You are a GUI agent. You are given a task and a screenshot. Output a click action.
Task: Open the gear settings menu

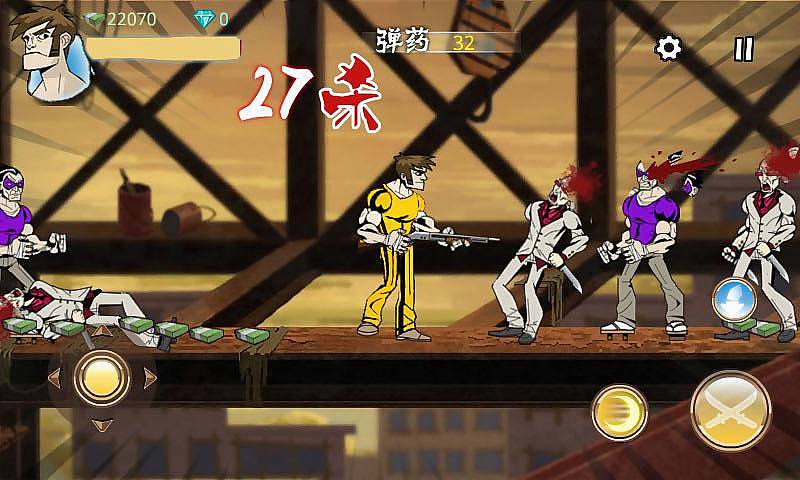667,47
